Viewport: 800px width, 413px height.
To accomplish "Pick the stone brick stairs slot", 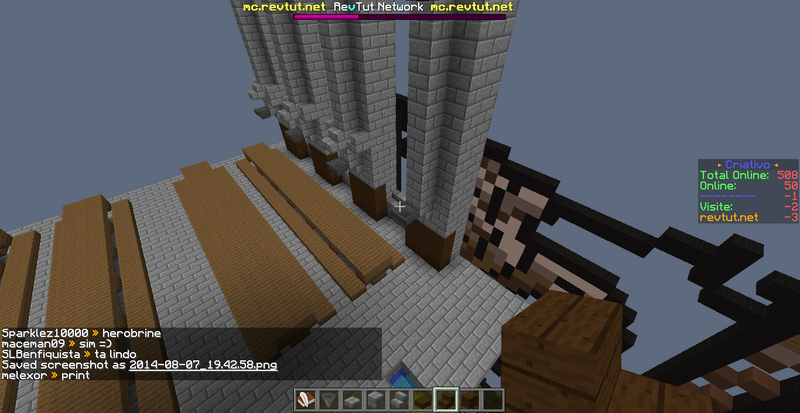I will (x=398, y=400).
